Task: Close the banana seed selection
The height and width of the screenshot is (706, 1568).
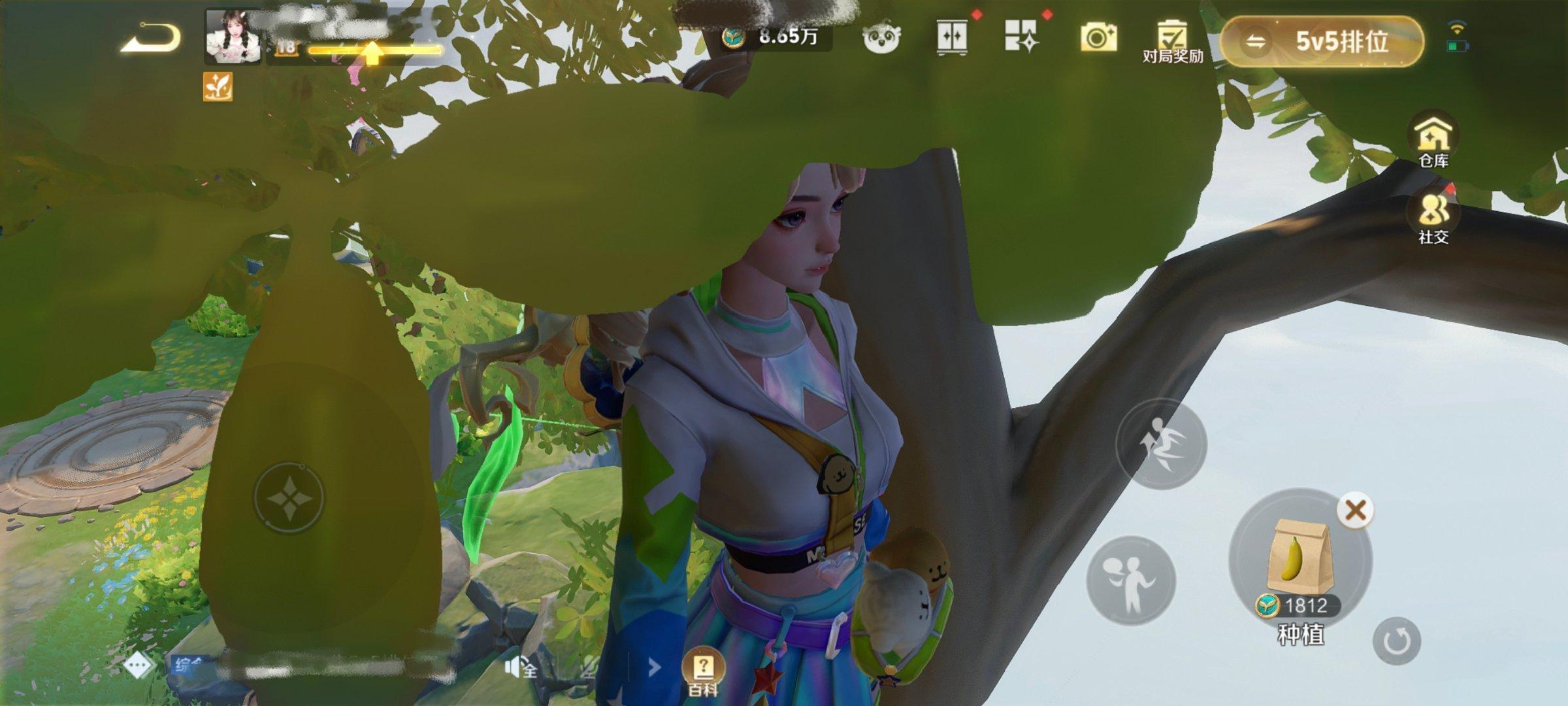Action: 1355,510
